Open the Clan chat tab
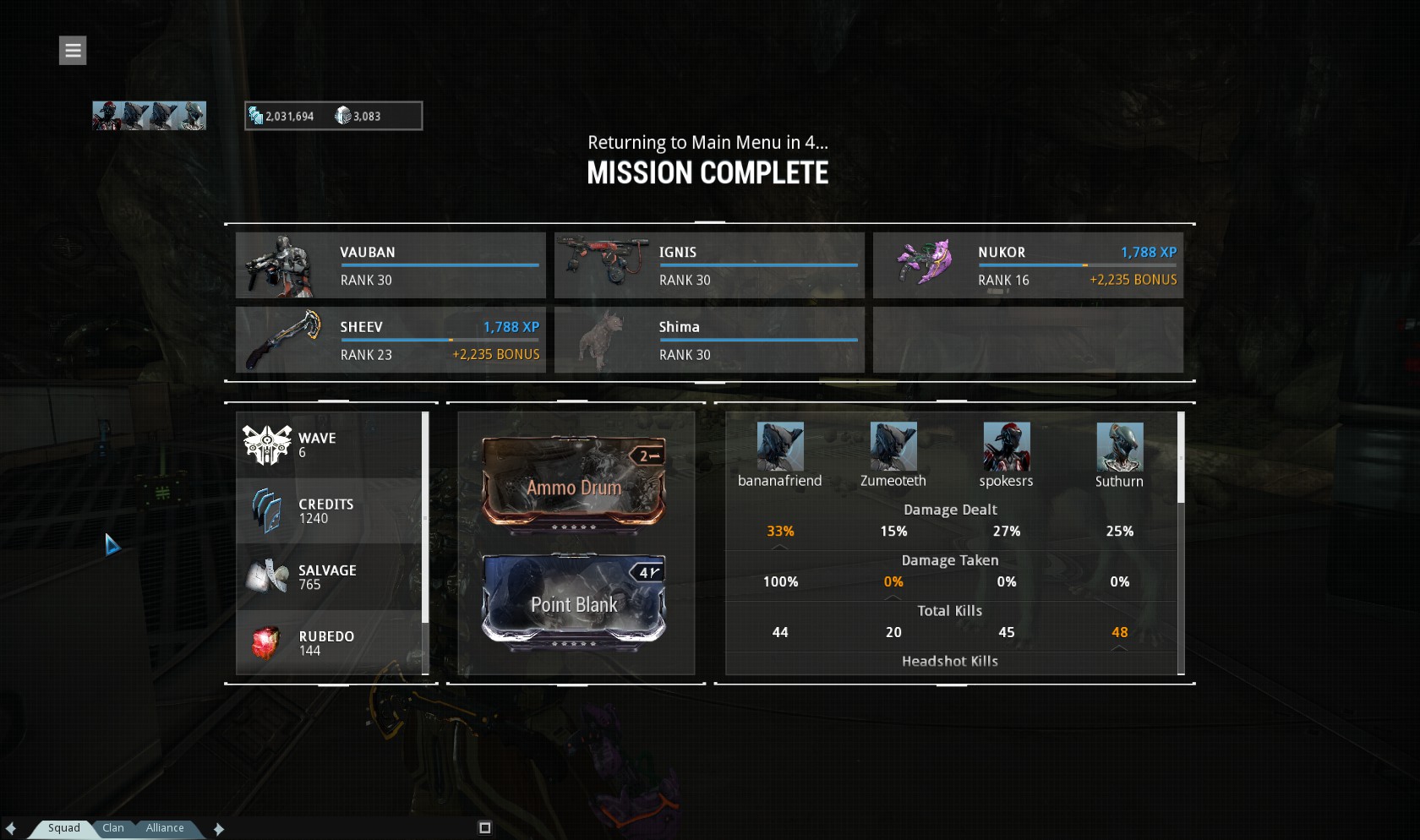This screenshot has height=840, width=1420. [x=113, y=828]
